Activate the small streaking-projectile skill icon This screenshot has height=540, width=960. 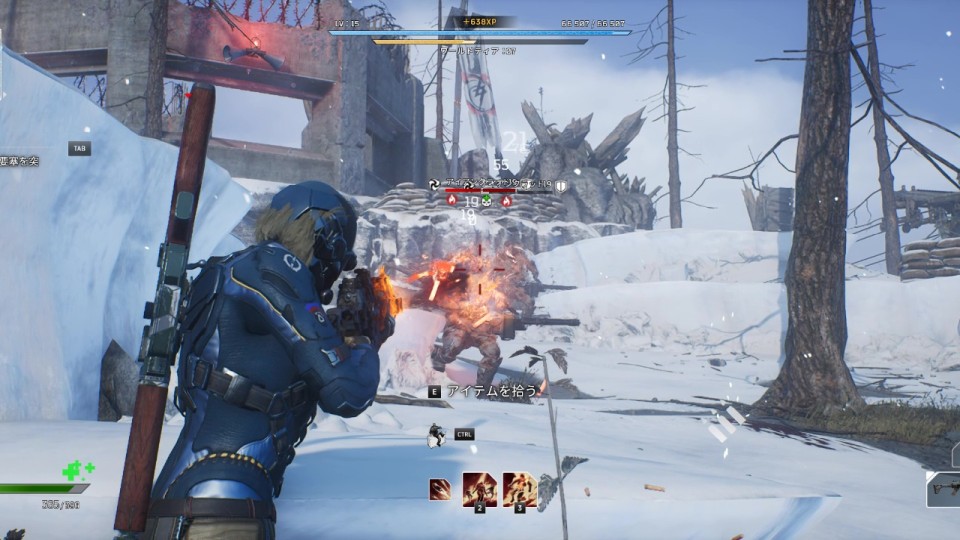[x=439, y=489]
